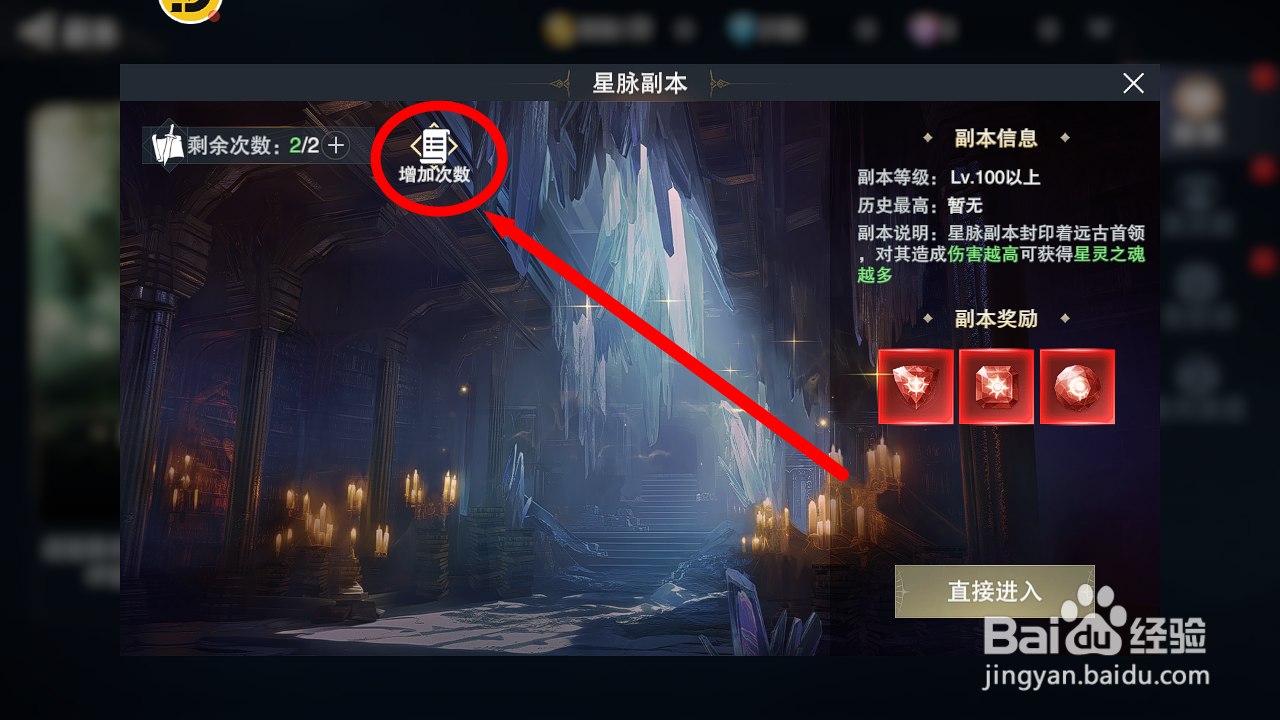Click the 剩余次数 2/2 counter
Screen dimensions: 1280x720
tap(248, 144)
